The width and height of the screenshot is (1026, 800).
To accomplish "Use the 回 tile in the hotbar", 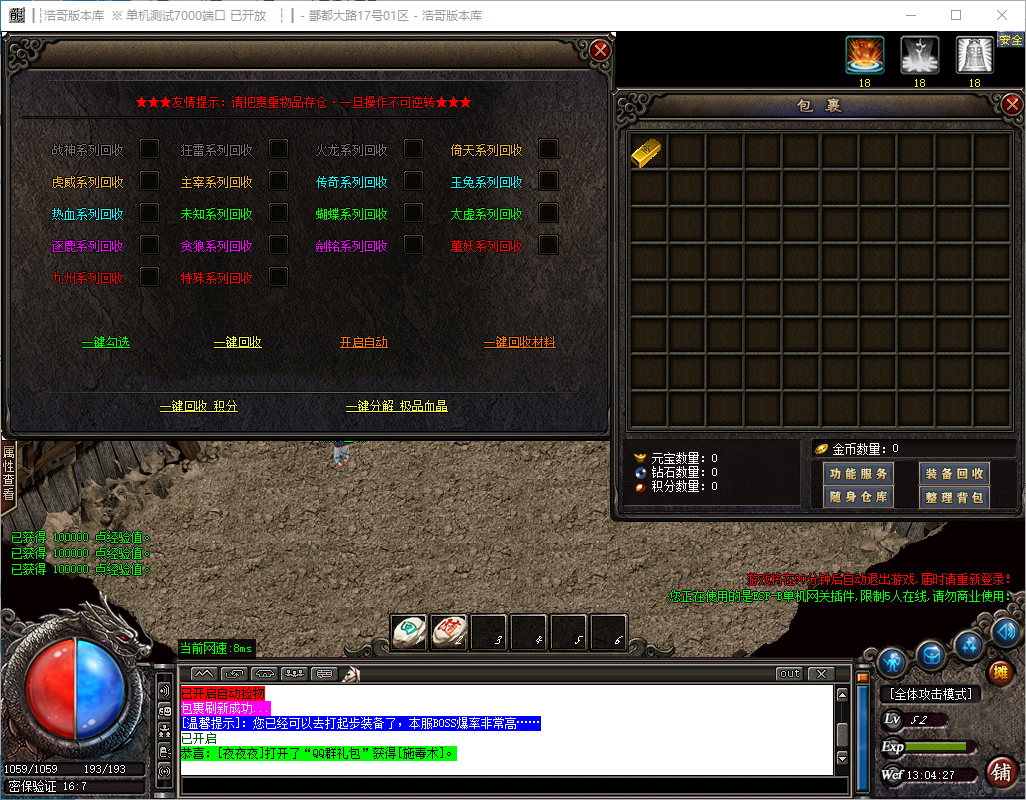I will point(408,632).
